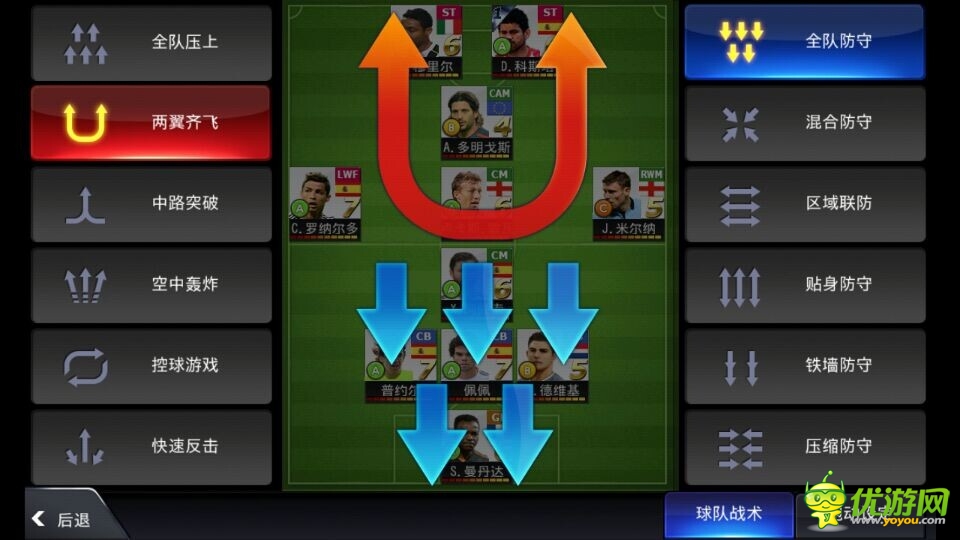Select the 全队防守 defense tactic
This screenshot has height=540, width=960.
[804, 42]
